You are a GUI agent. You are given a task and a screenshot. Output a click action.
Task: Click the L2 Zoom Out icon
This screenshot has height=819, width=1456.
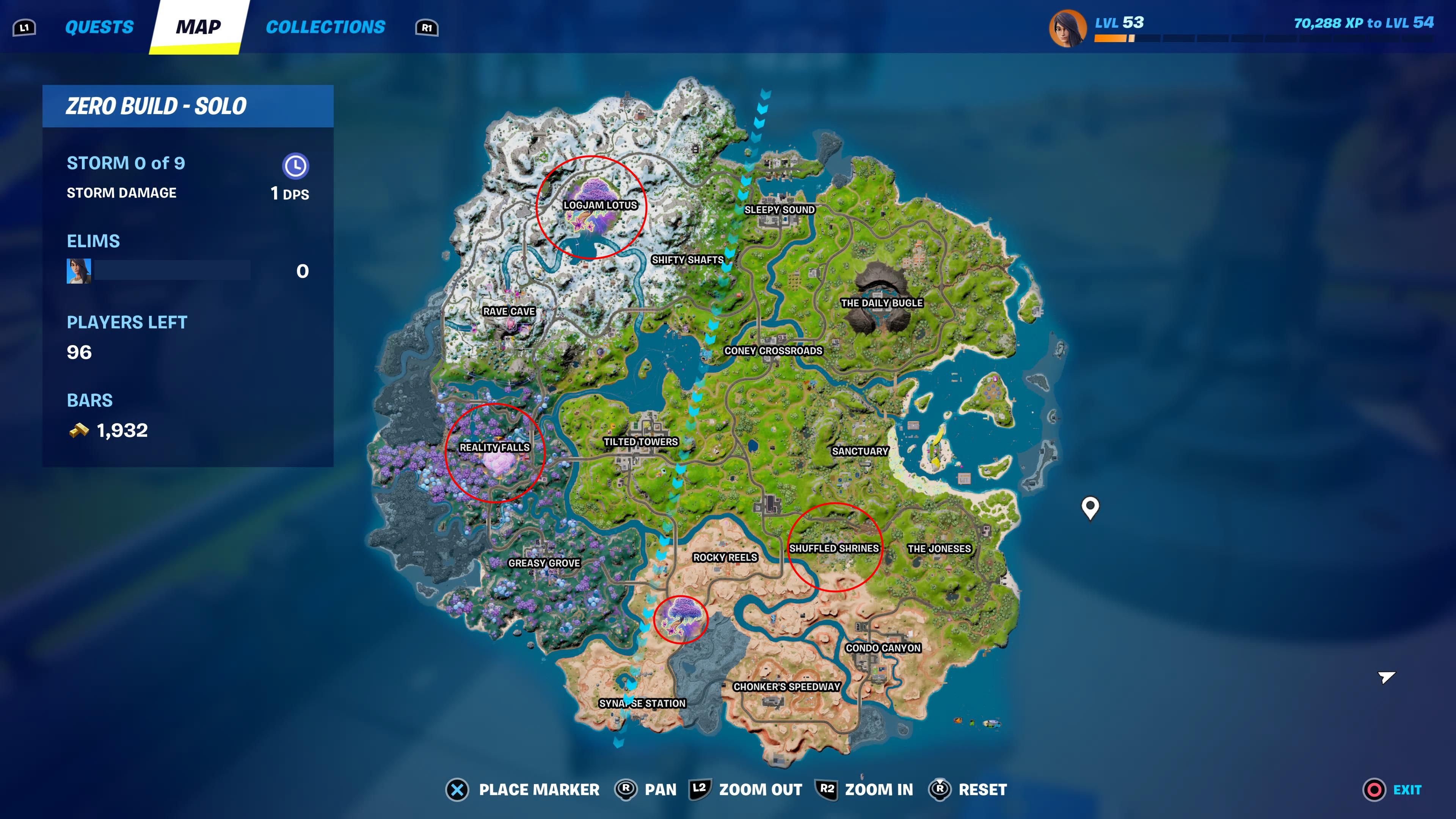701,789
